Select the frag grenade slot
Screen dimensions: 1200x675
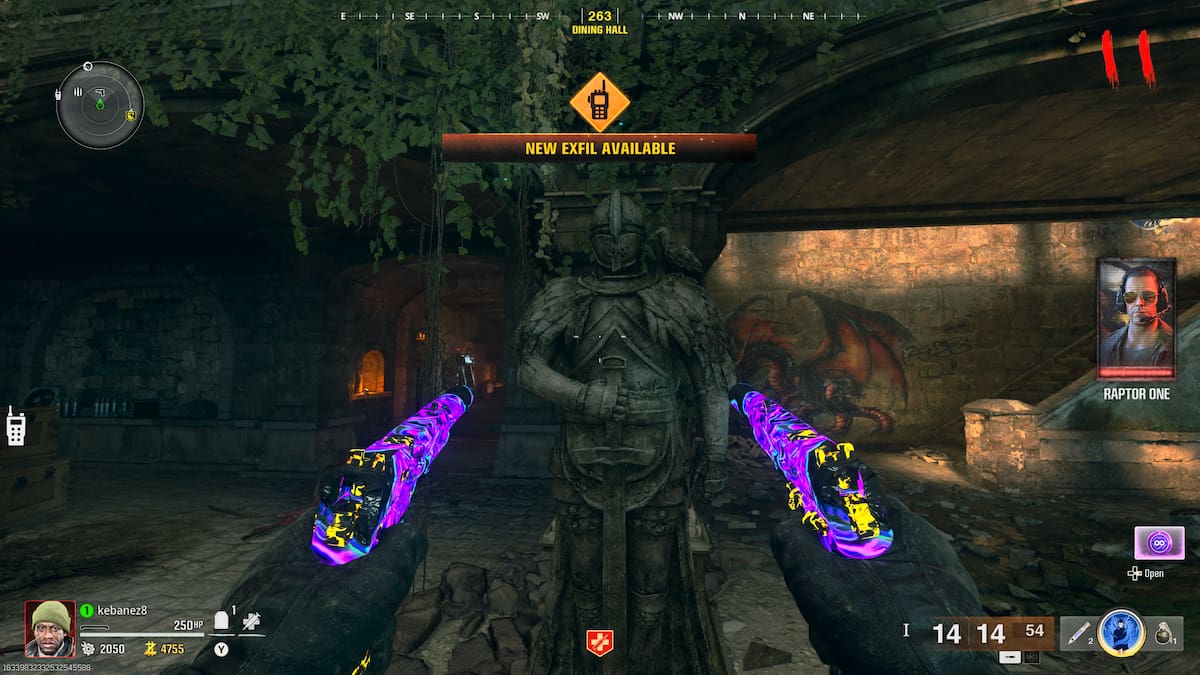click(x=1164, y=633)
